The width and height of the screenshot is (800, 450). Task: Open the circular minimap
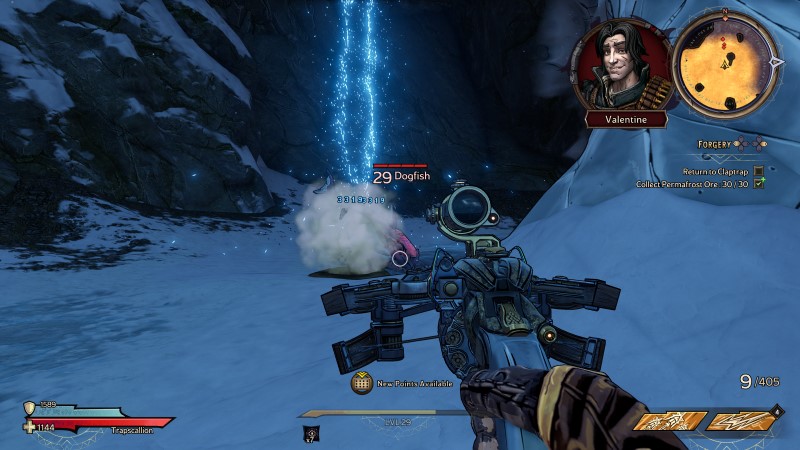pyautogui.click(x=724, y=60)
